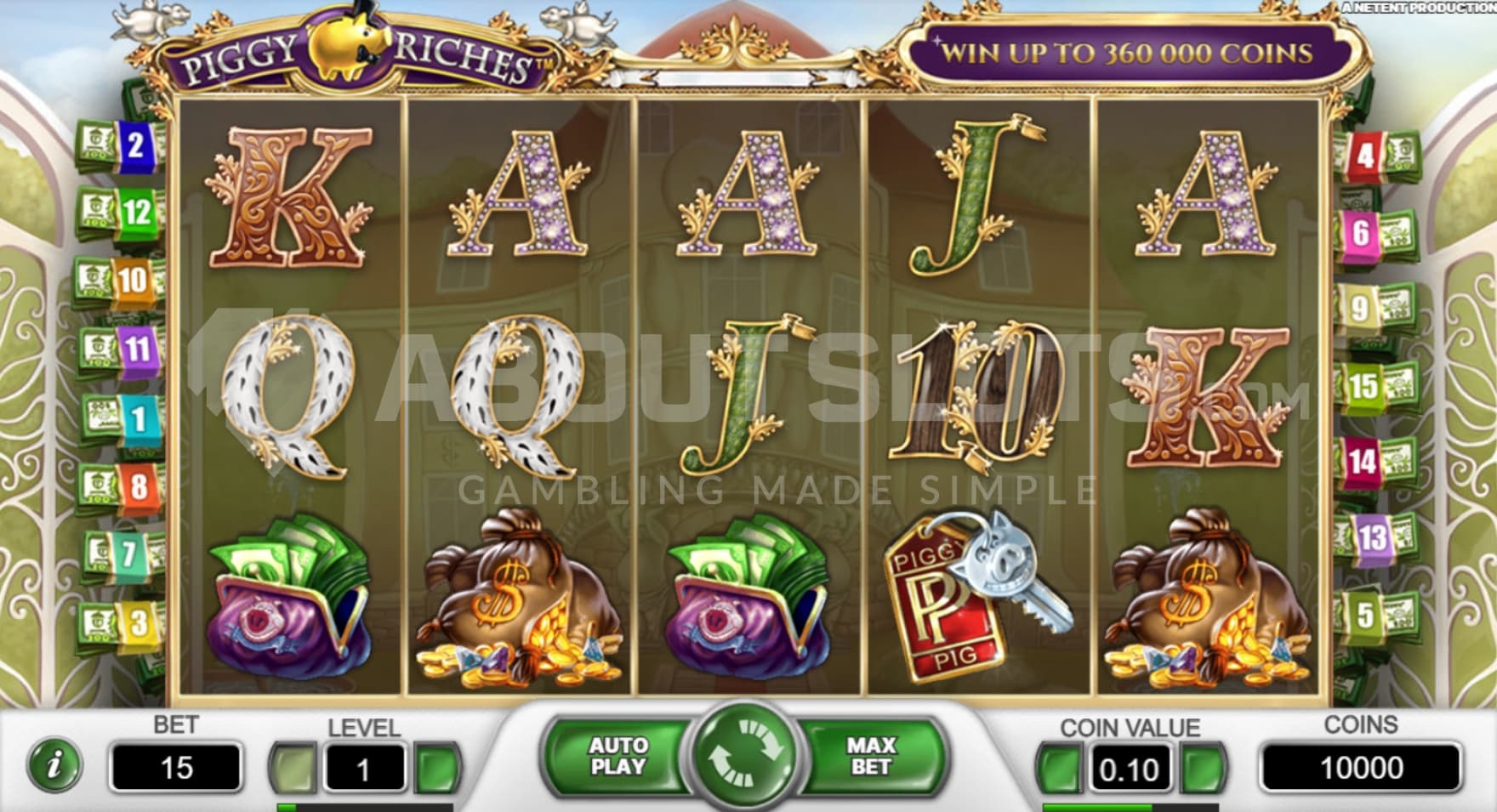Choose payline 10 marker
Screen dimensions: 1497x812
point(132,280)
